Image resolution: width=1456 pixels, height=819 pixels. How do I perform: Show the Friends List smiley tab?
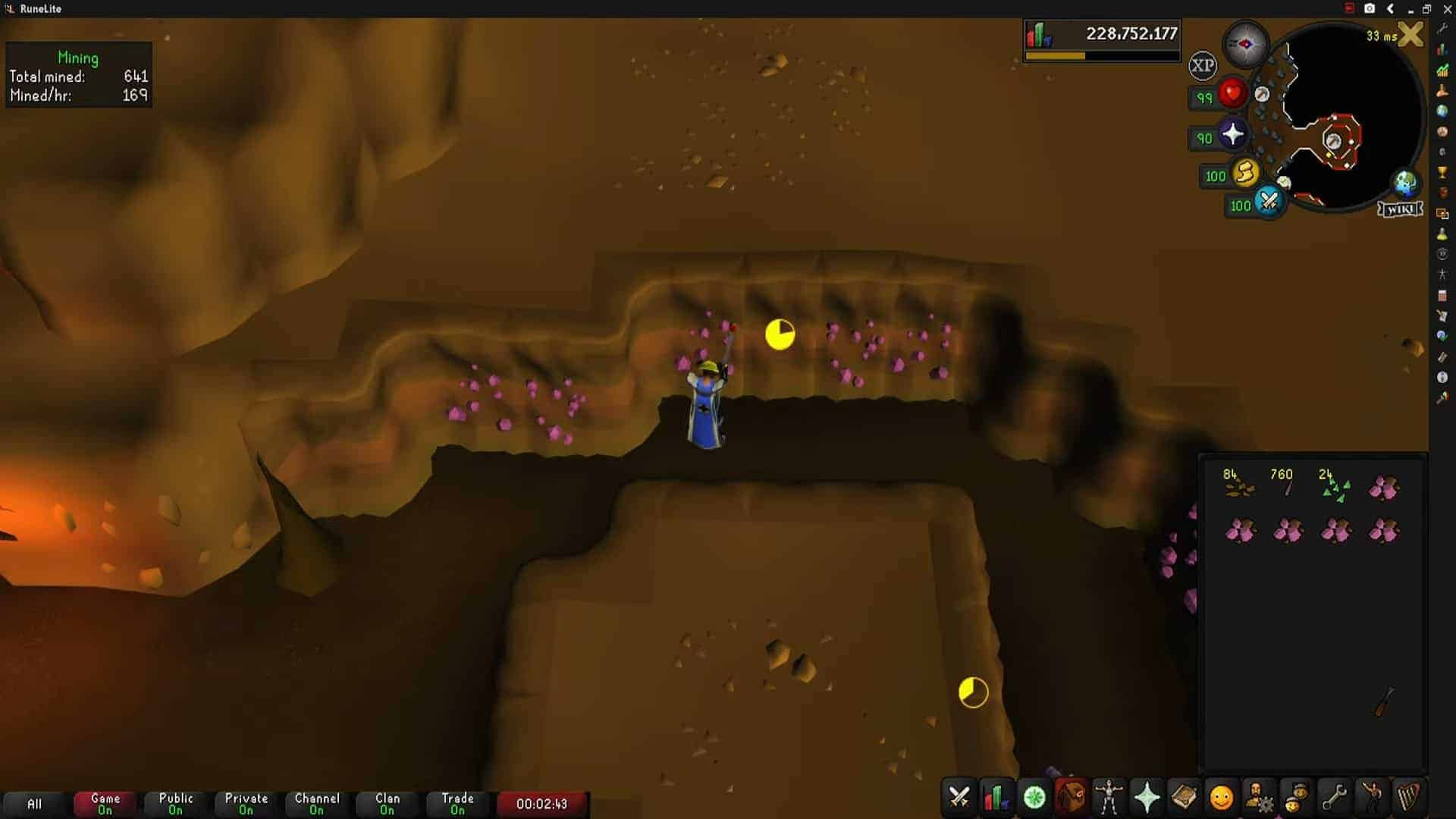(1221, 798)
